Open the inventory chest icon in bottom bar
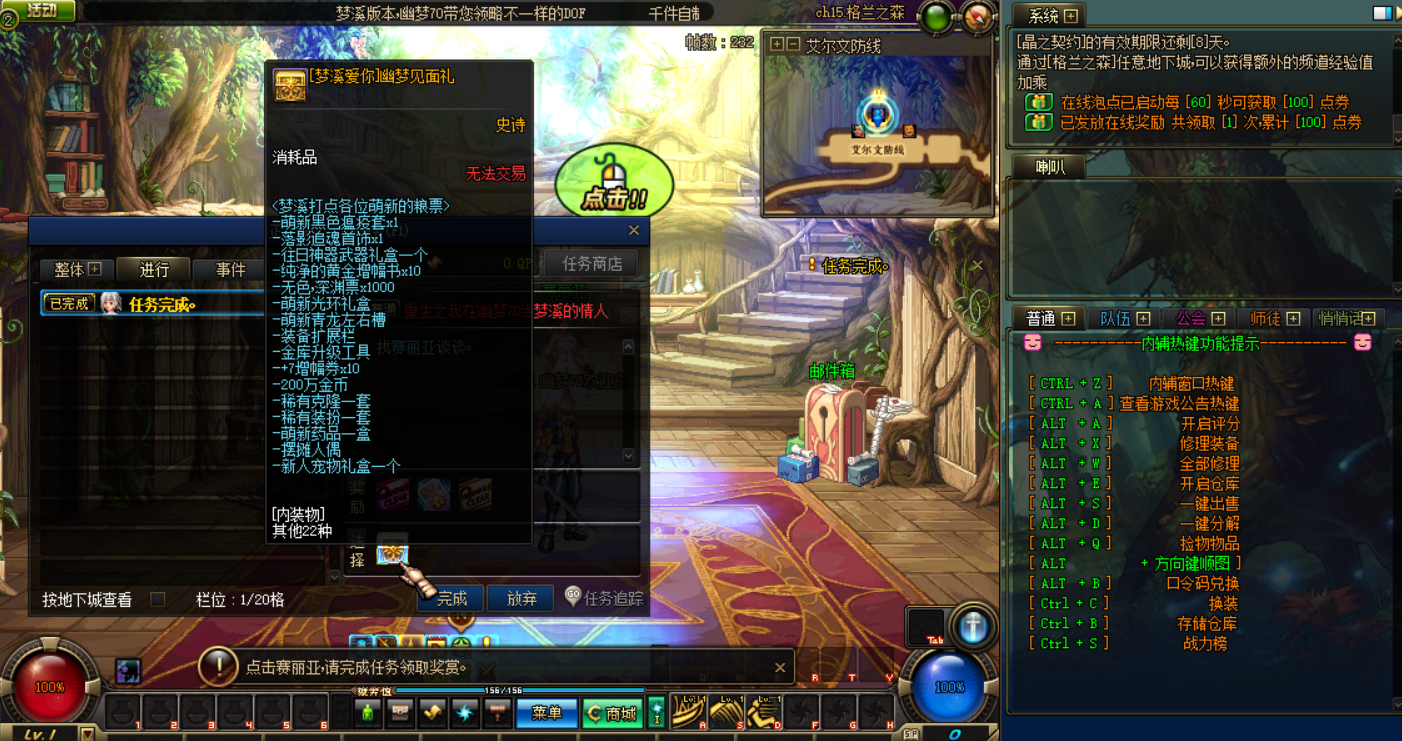 400,713
